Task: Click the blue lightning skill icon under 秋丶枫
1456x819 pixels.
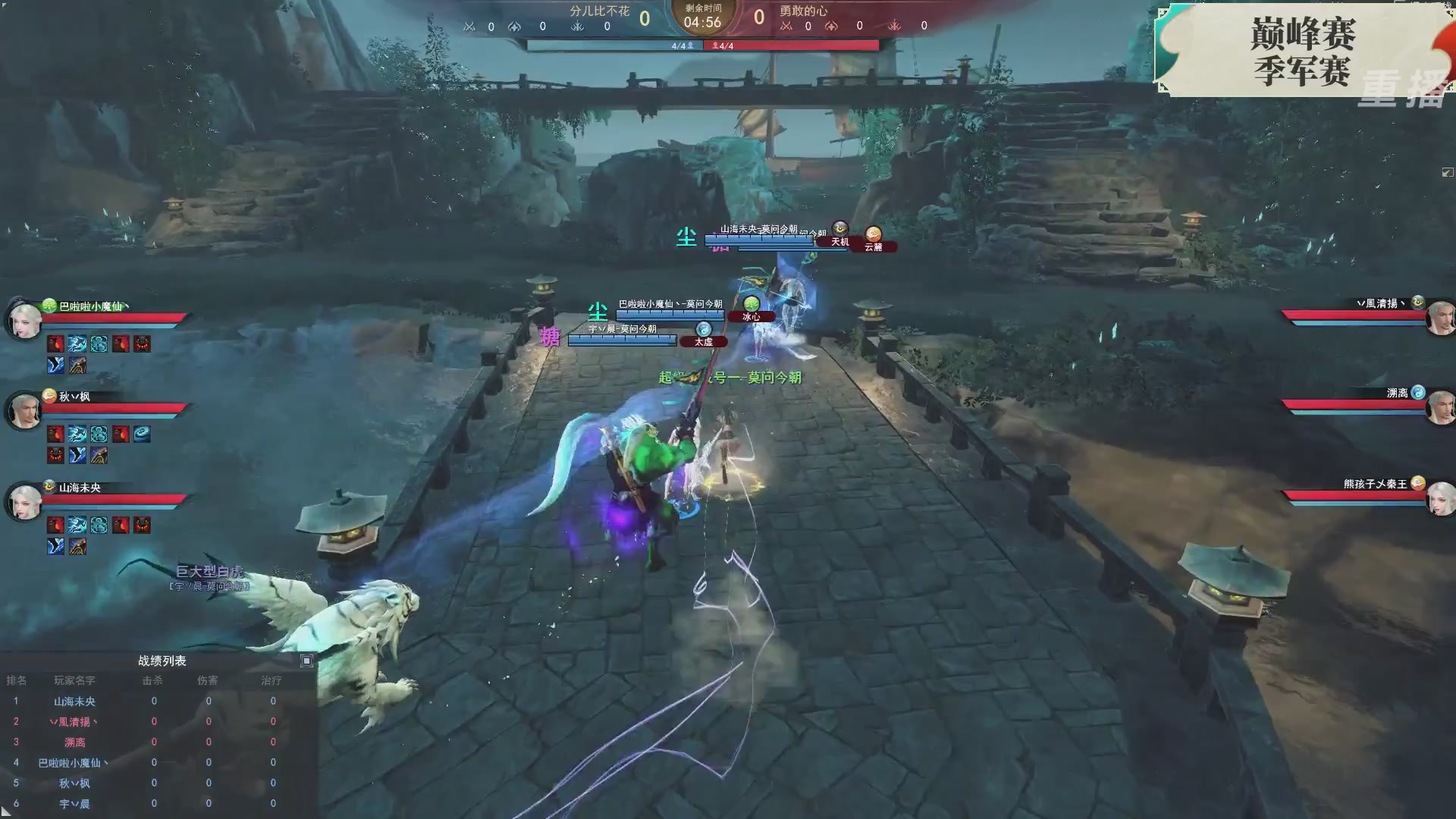Action: 76,434
